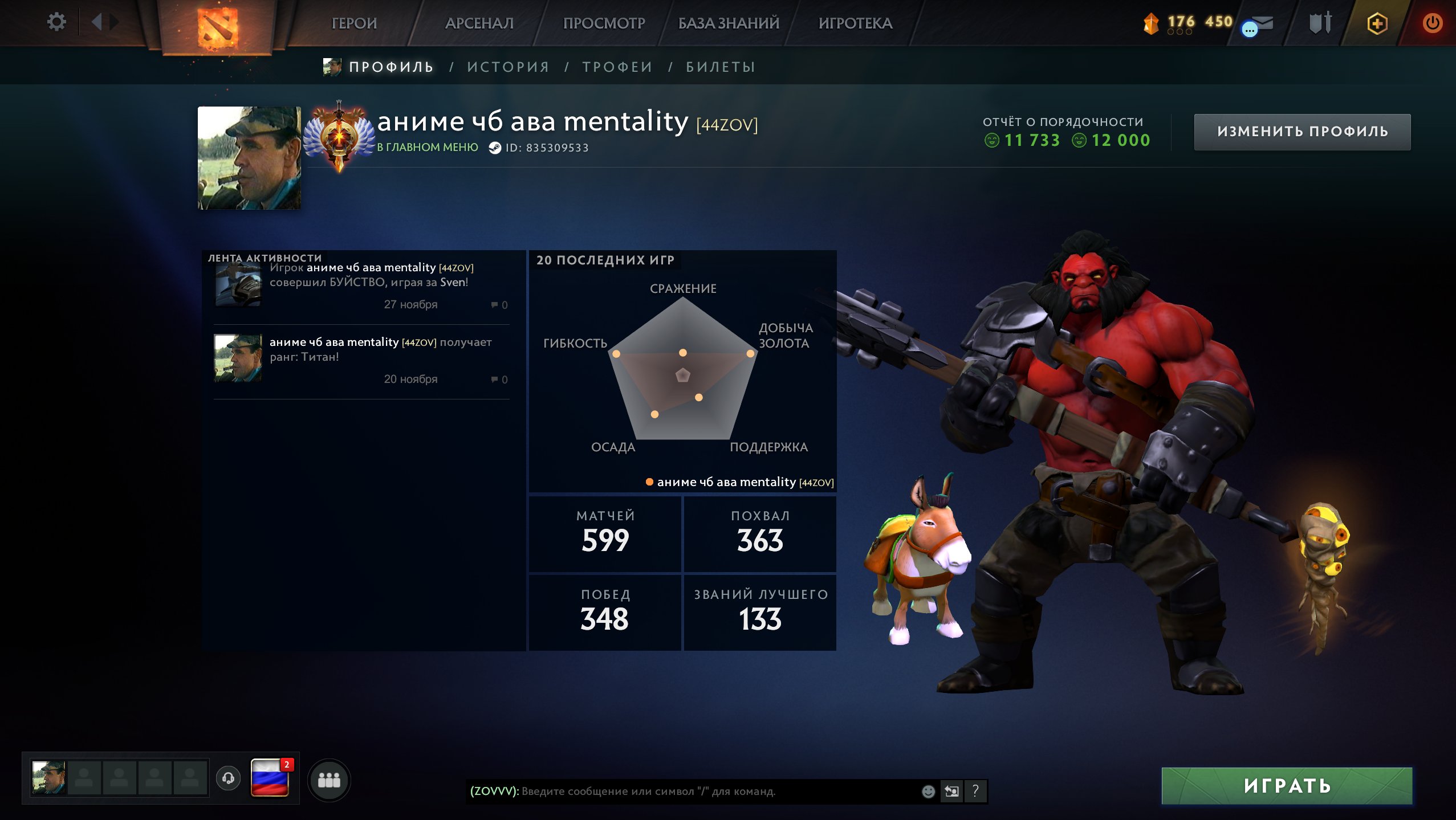Open Dota Plus with the gold plus icon
Screen dimensions: 1456x820
click(1377, 24)
